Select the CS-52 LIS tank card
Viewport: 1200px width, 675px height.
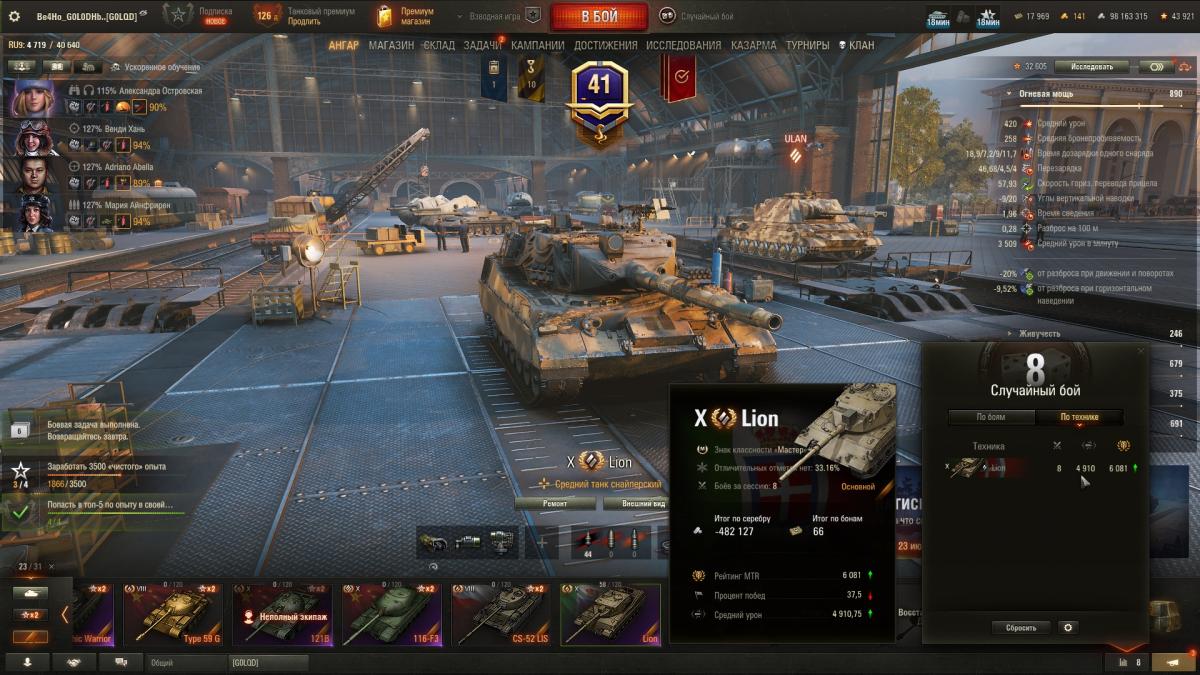coord(501,614)
